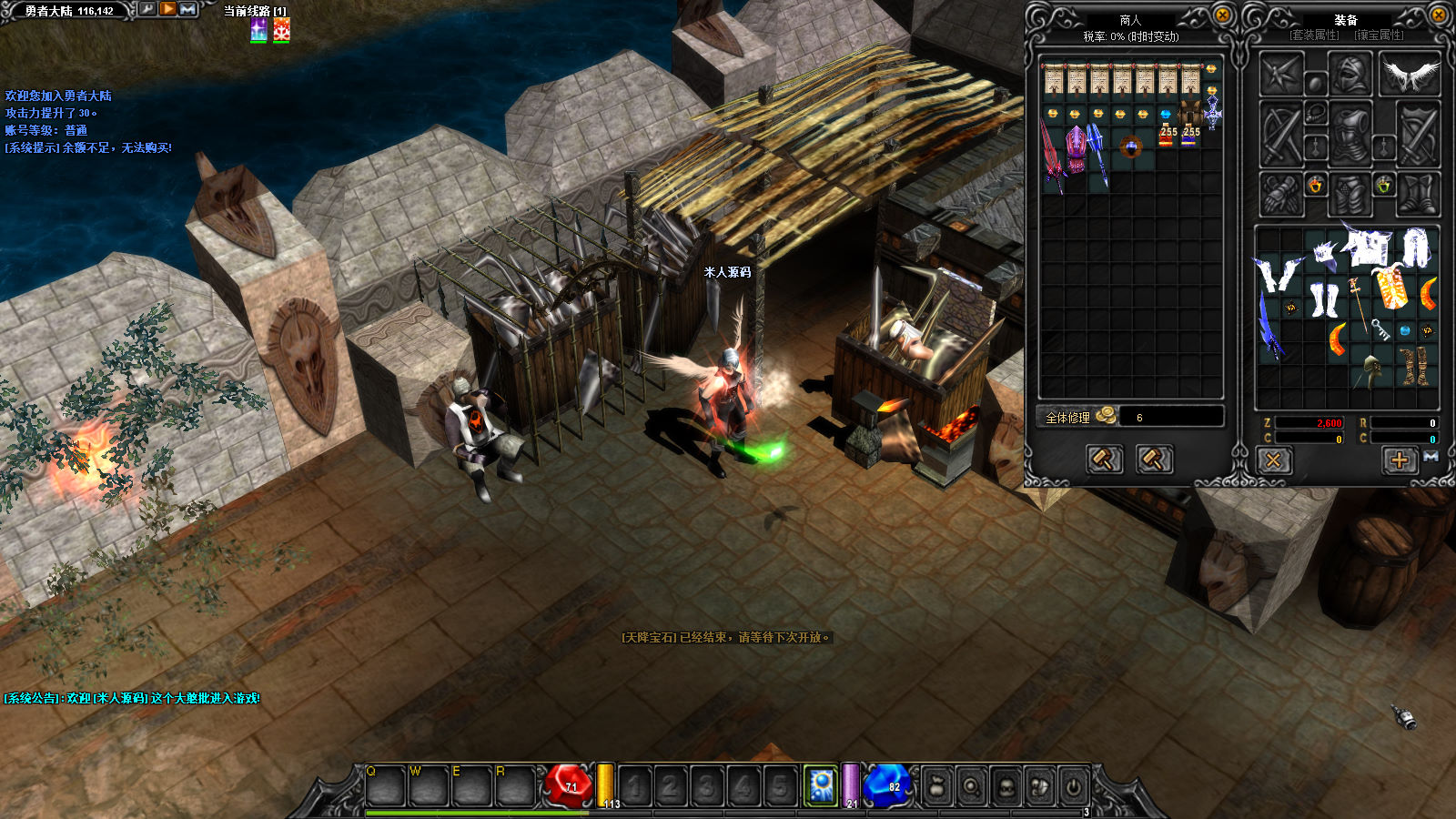
Task: Activate the blue orb skill on hotbar
Action: (822, 786)
